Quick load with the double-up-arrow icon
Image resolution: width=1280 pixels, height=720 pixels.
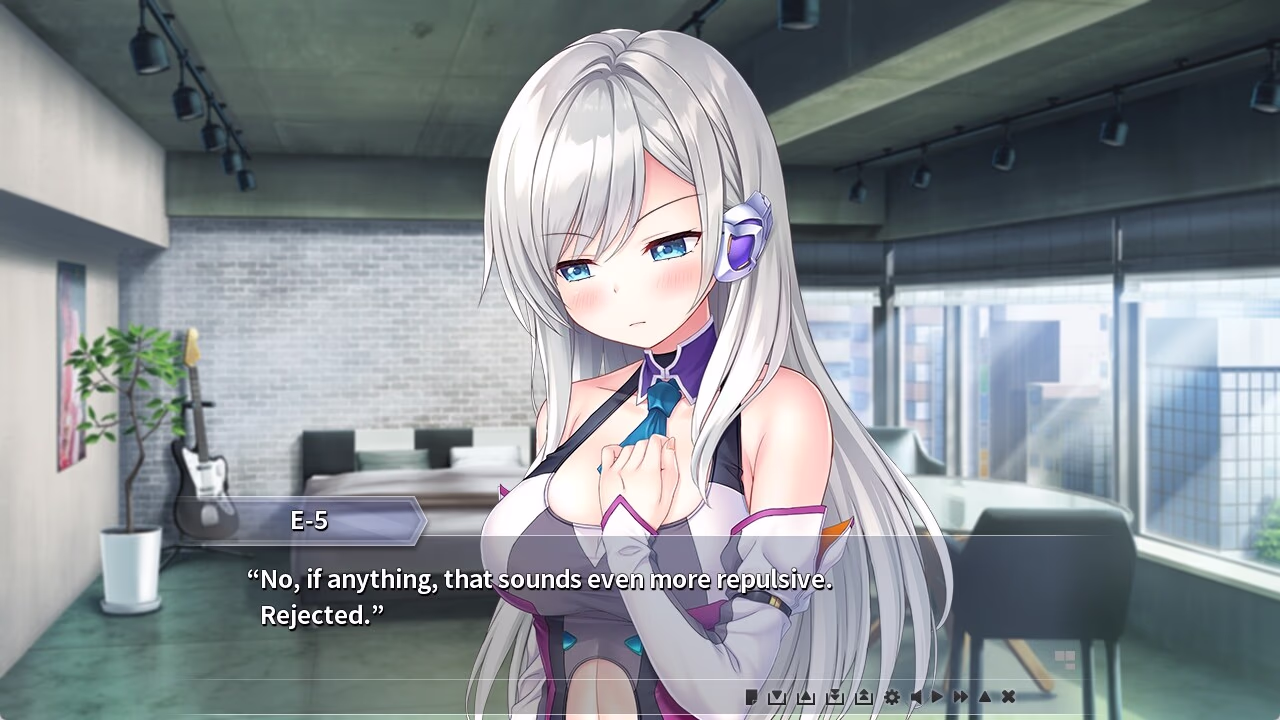[x=864, y=697]
